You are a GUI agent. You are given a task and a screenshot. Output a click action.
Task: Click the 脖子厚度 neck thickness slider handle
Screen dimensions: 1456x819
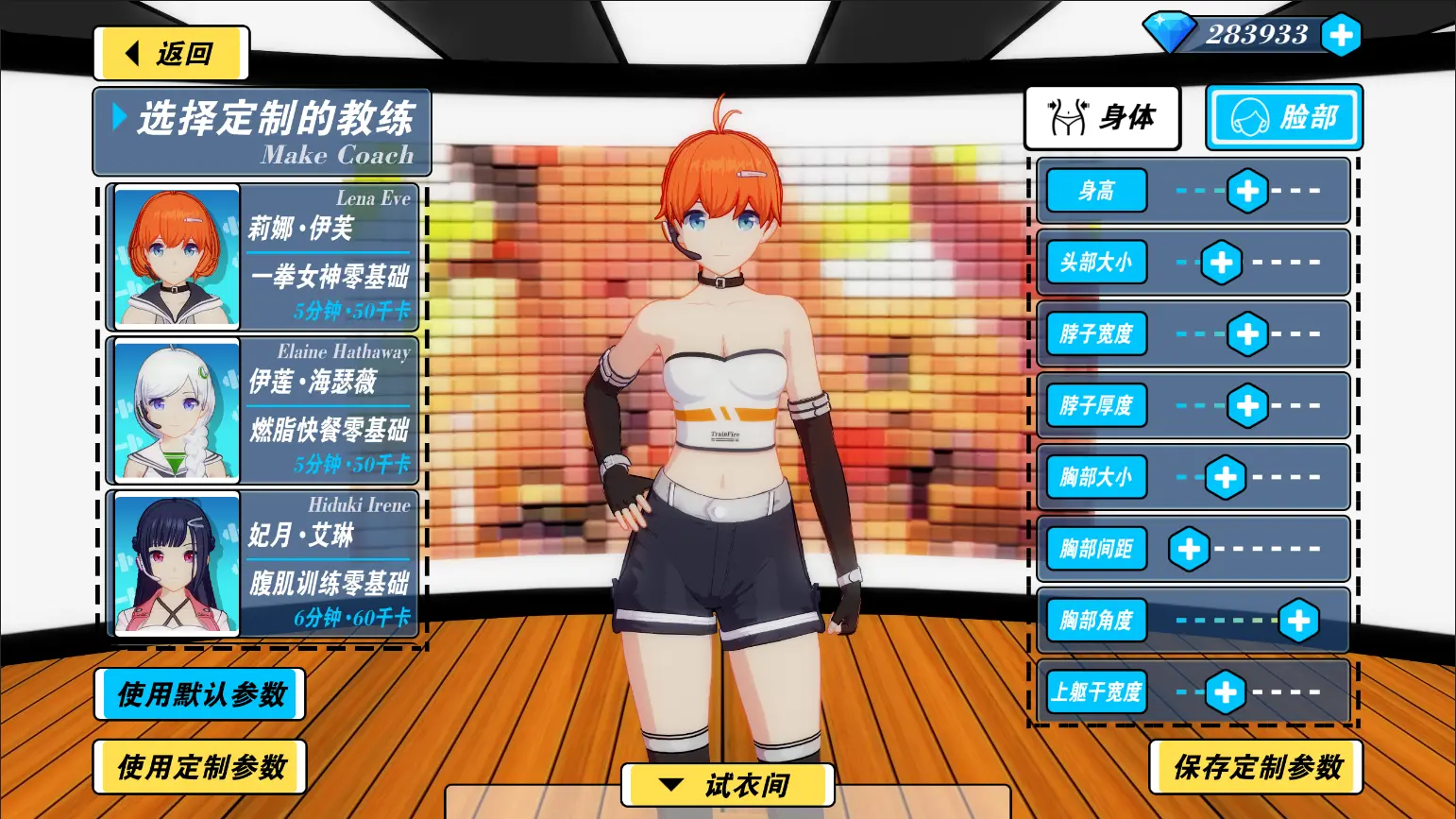[1247, 406]
